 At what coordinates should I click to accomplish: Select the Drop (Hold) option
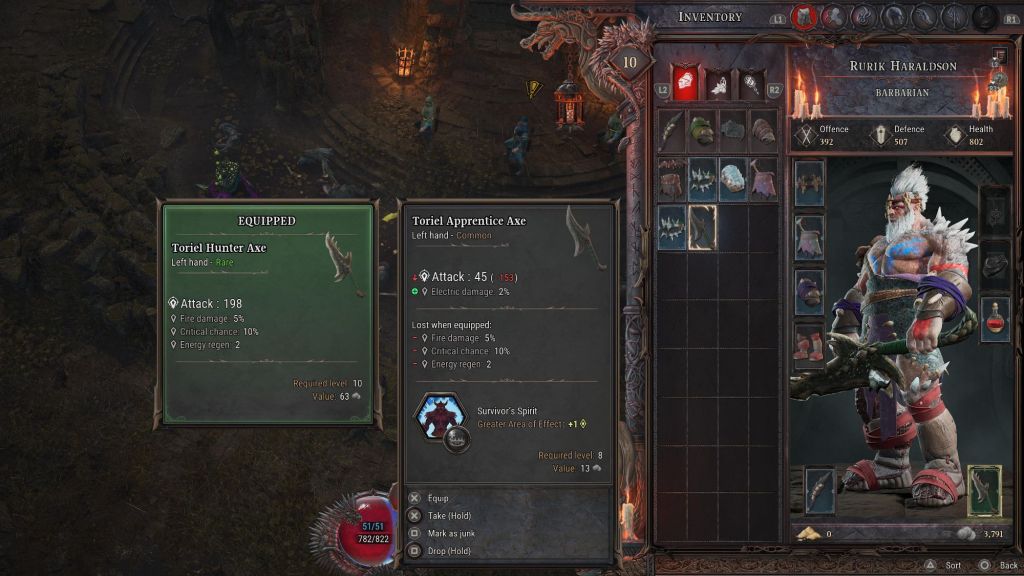[x=450, y=551]
